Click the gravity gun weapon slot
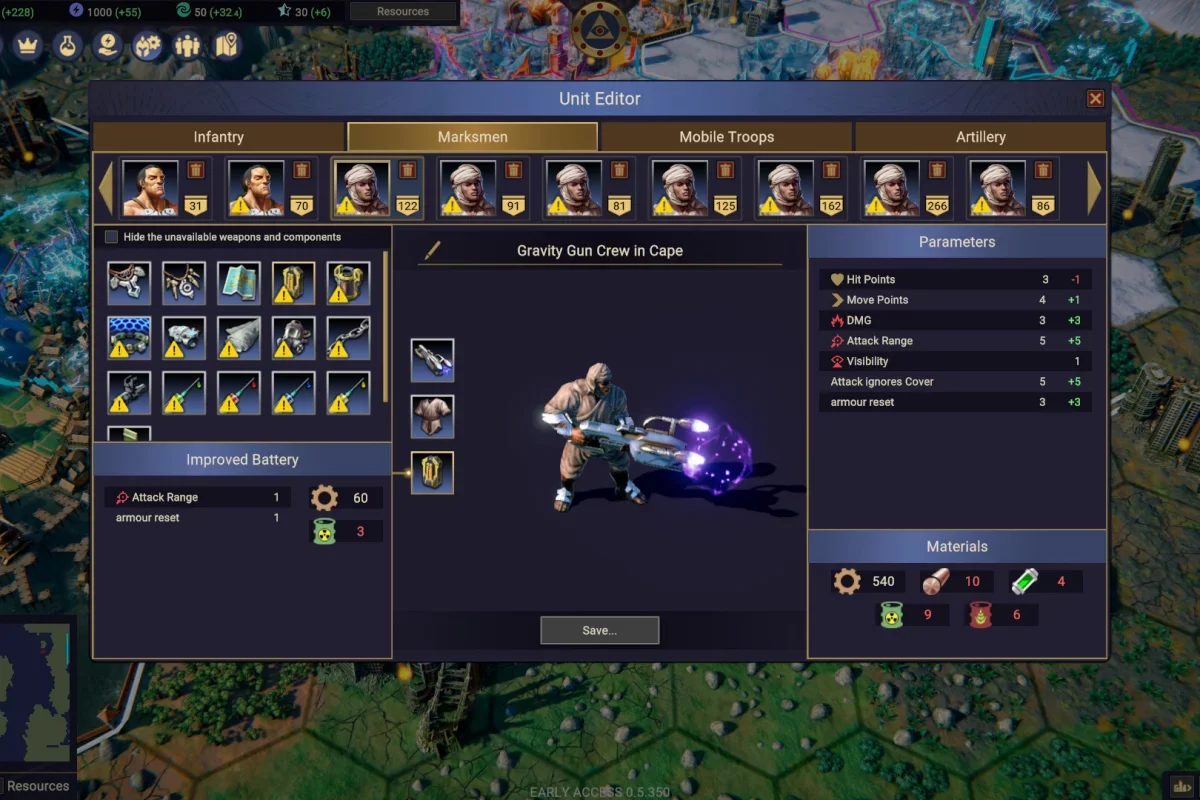Screen dimensions: 1200x800 [432, 360]
